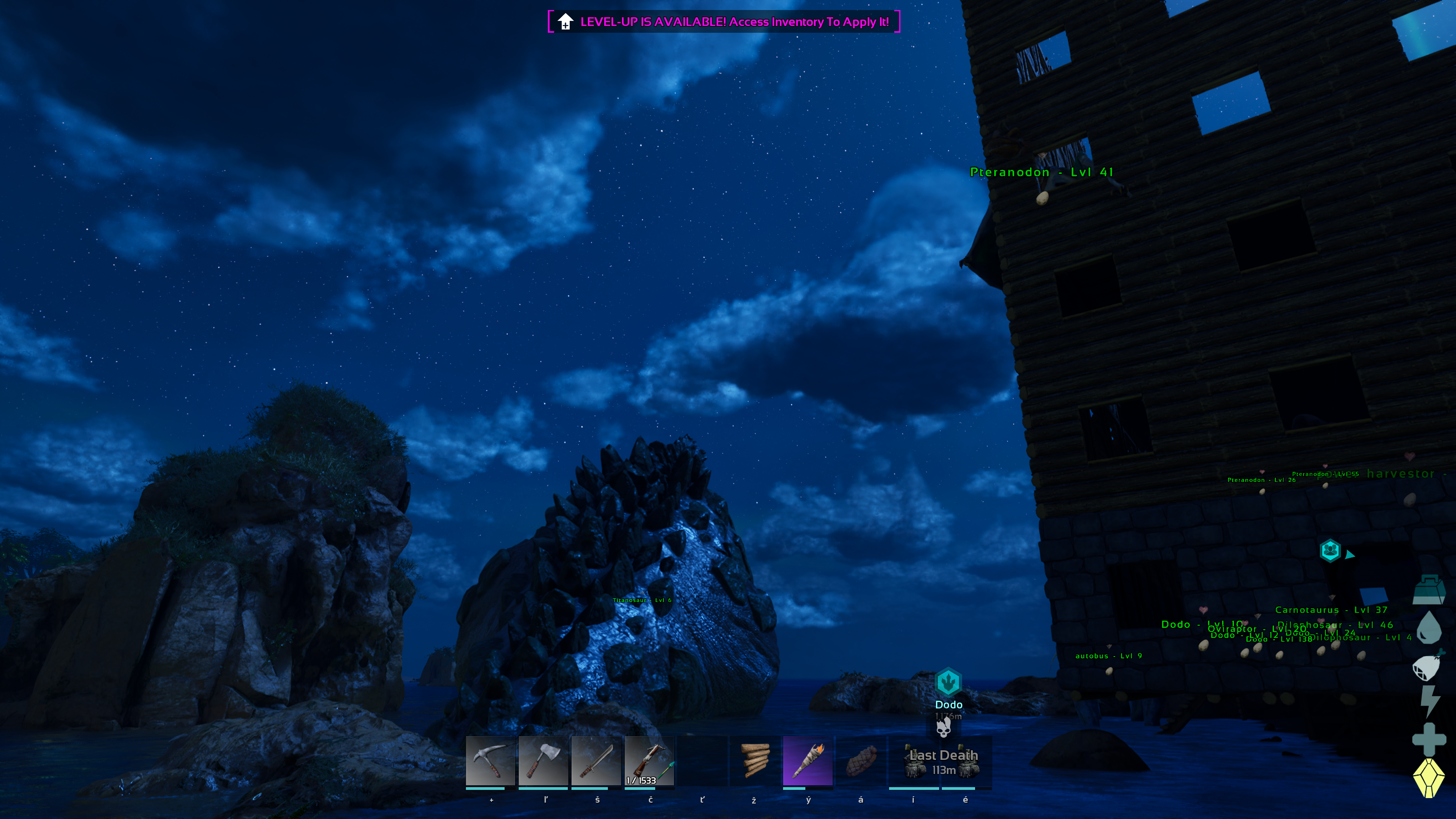Select the metal pickaxe hotbar slot
The height and width of the screenshot is (819, 1456).
pos(490,761)
